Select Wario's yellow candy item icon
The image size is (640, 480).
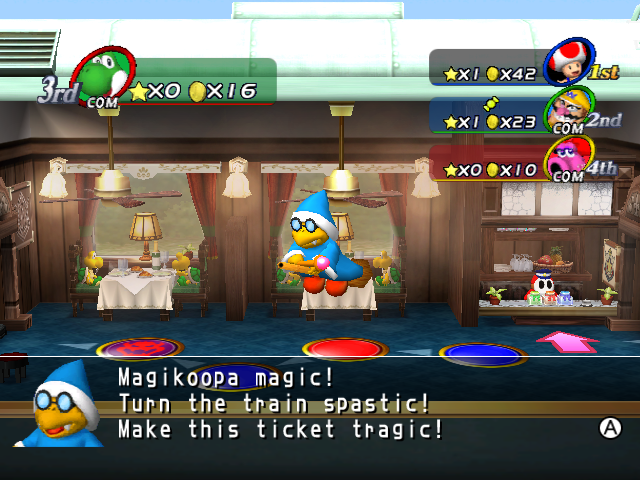click(491, 103)
